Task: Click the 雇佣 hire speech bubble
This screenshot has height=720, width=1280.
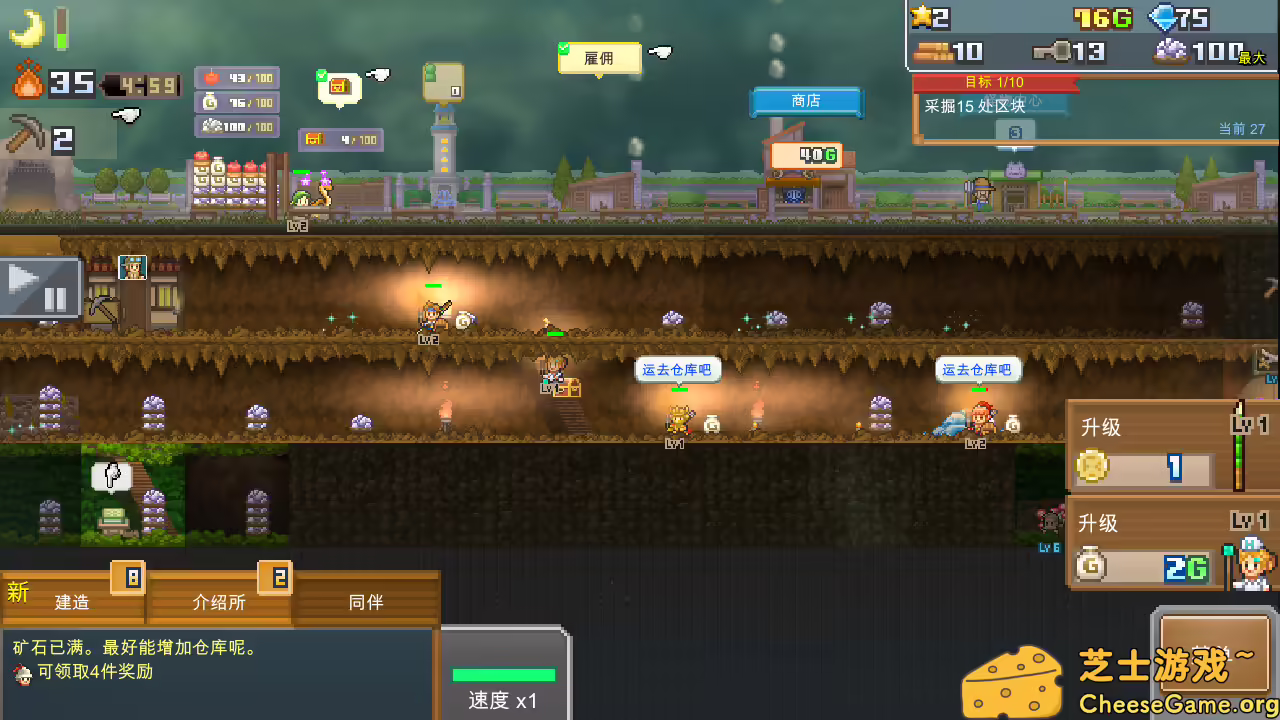Action: pyautogui.click(x=598, y=58)
